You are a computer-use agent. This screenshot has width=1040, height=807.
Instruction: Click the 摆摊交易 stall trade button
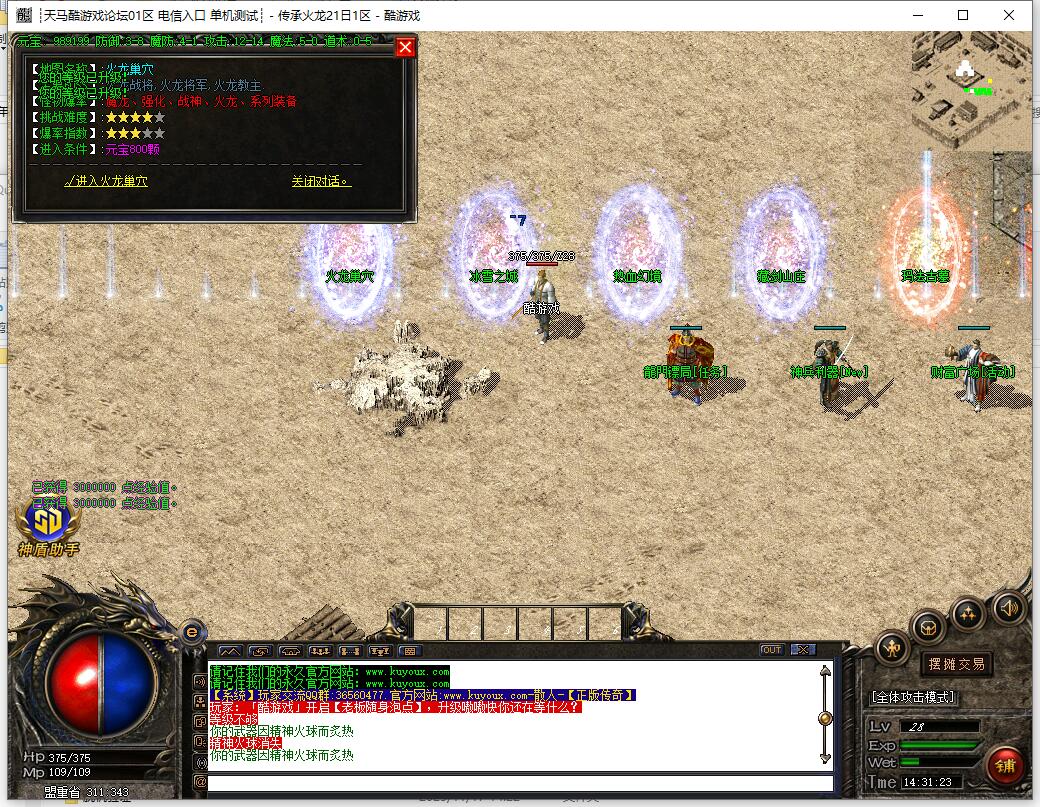tap(957, 663)
